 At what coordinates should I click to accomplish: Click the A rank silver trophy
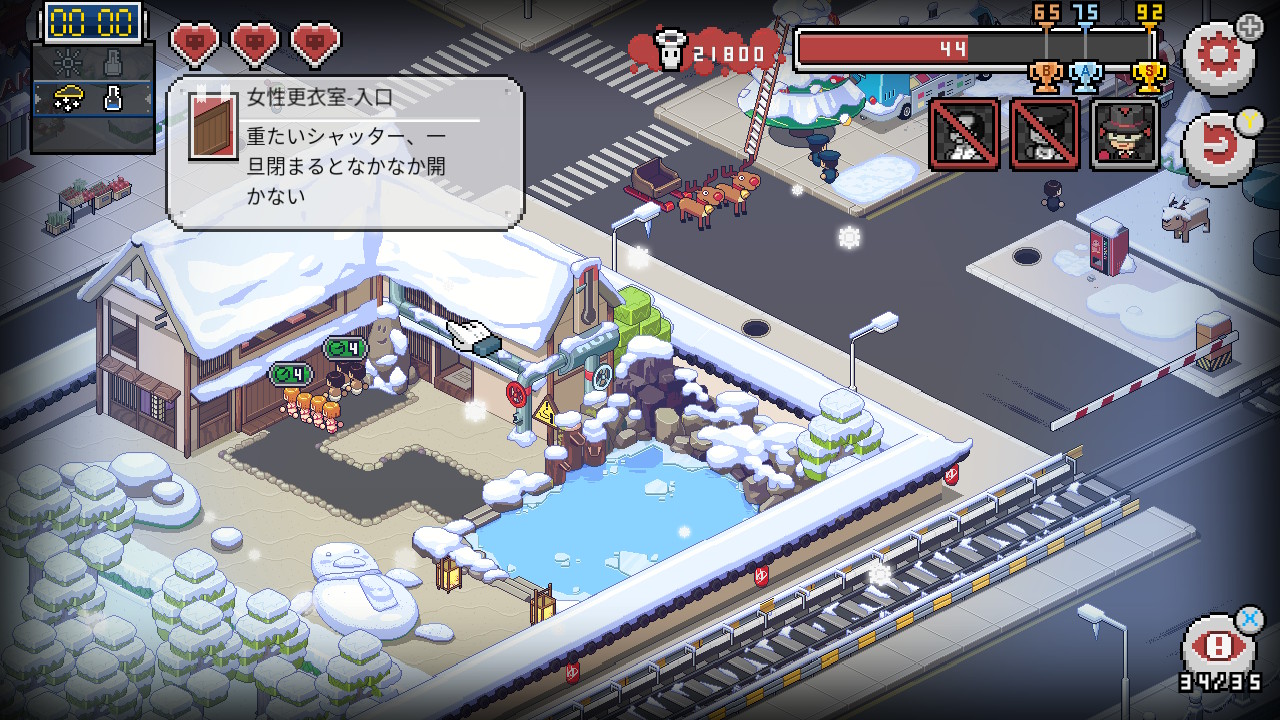(1086, 76)
